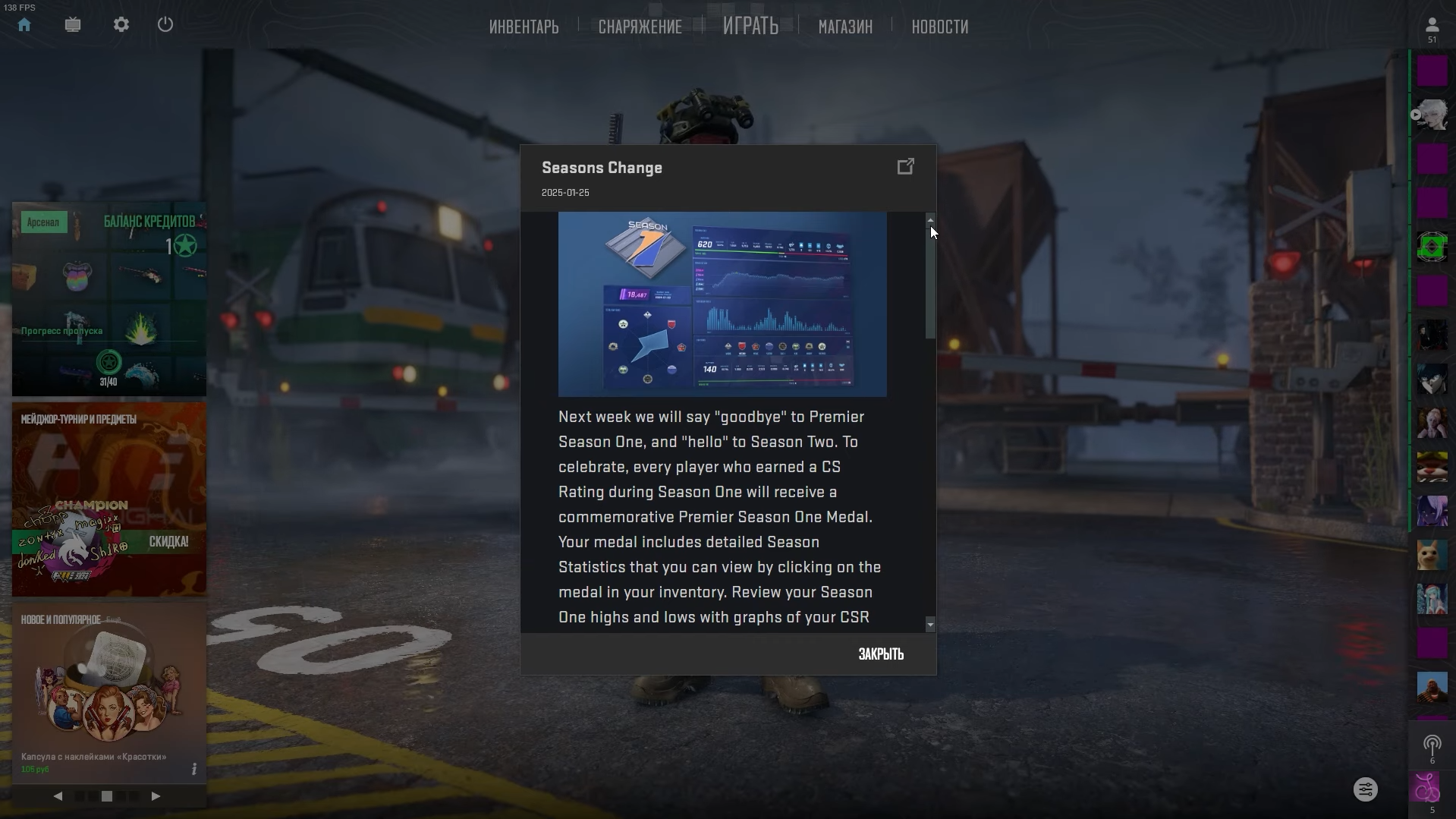Open the news article in external browser
This screenshot has height=819, width=1456.
[x=905, y=167]
